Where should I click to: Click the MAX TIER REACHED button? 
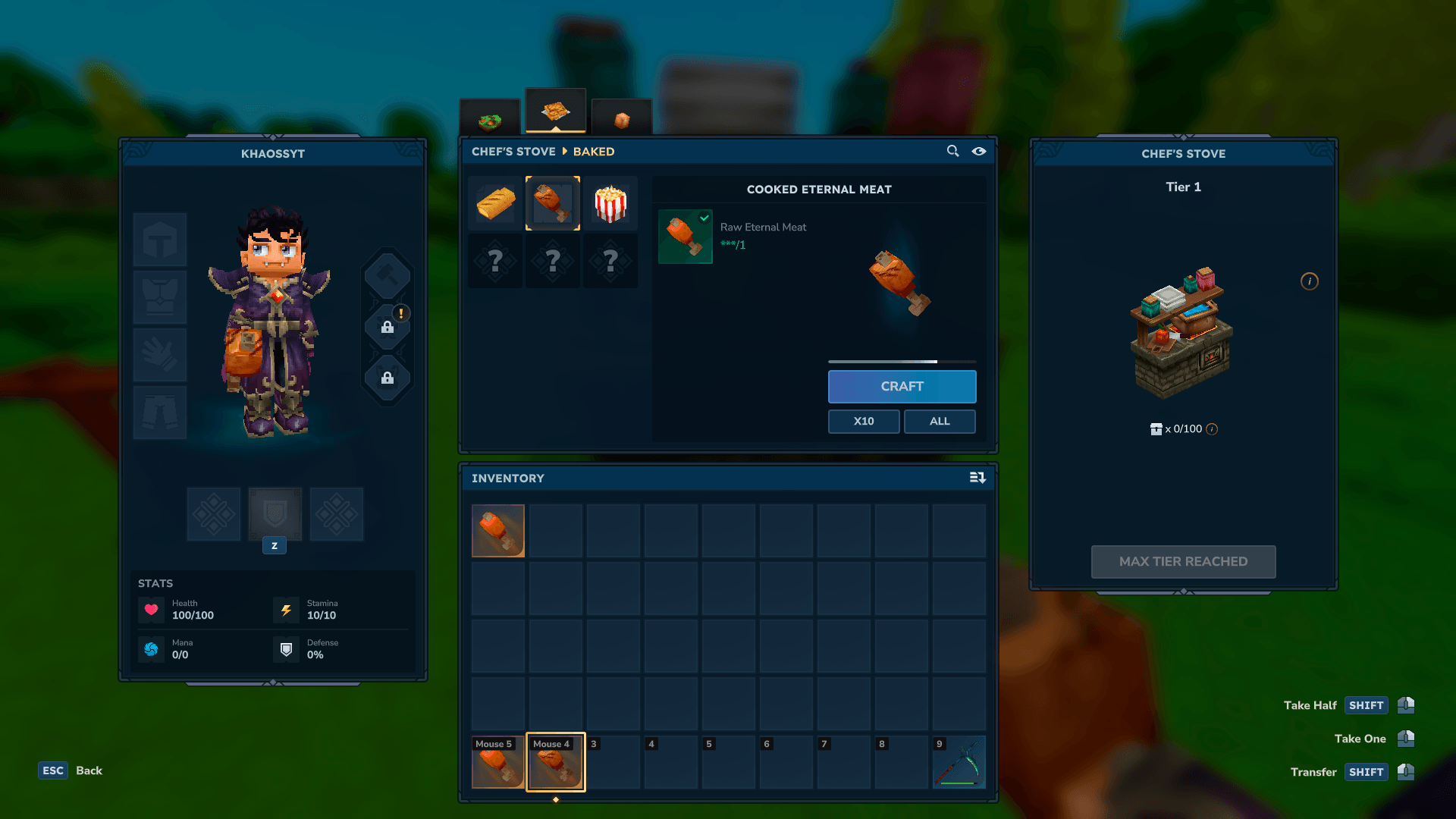[x=1183, y=562]
